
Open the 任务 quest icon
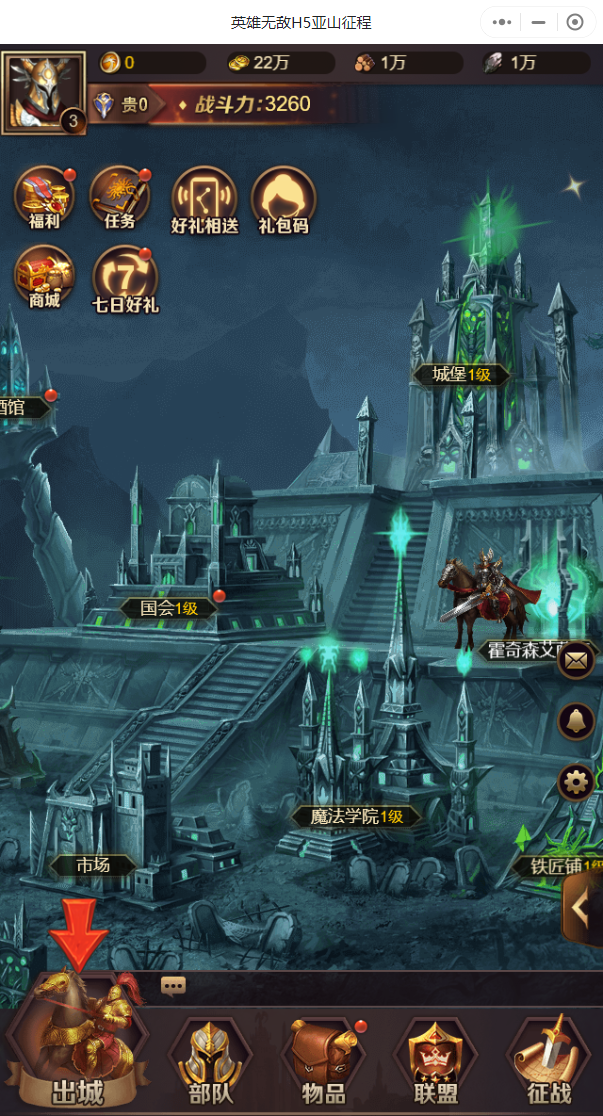click(120, 197)
